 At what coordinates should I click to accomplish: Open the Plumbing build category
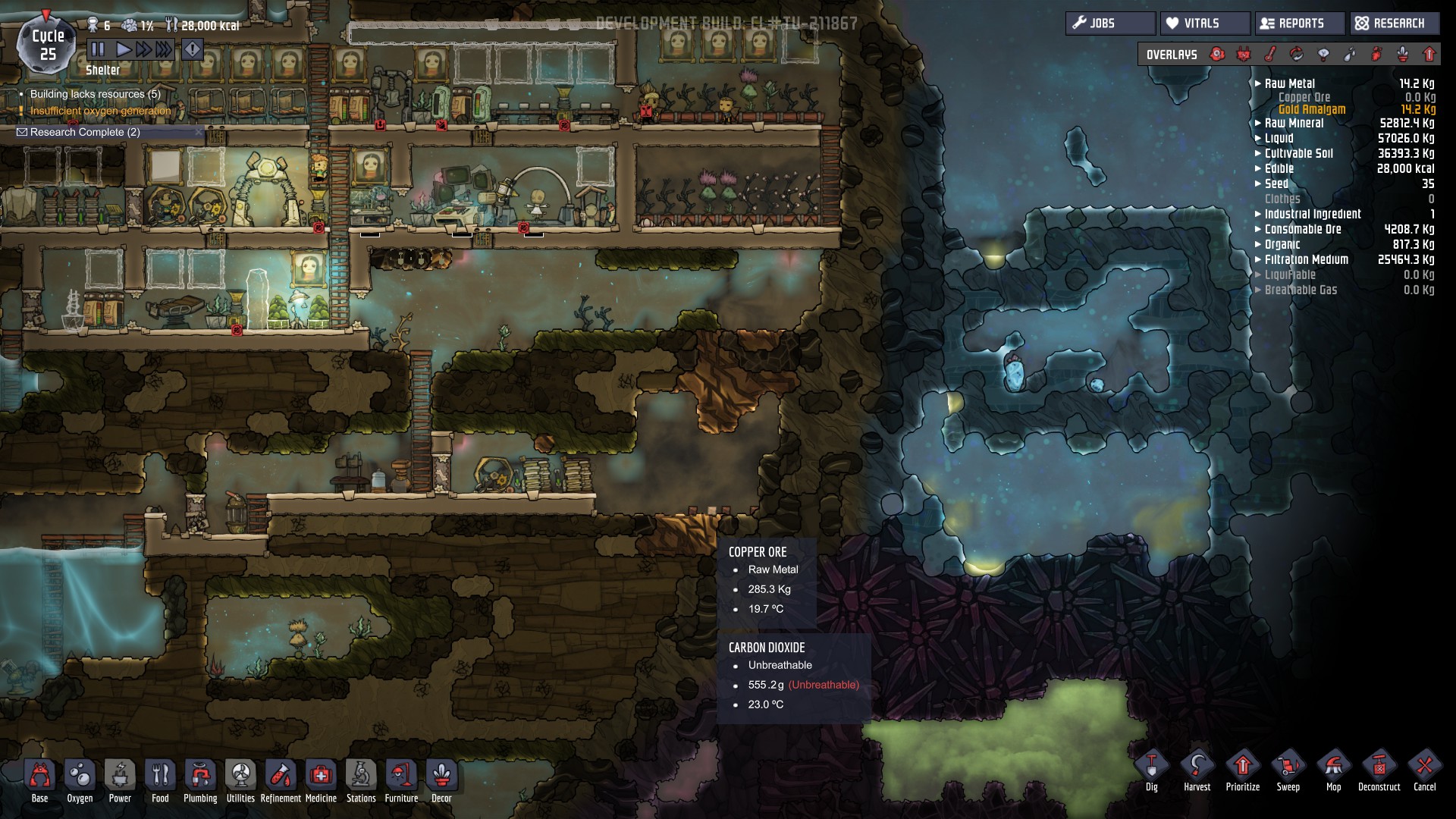coord(200,780)
